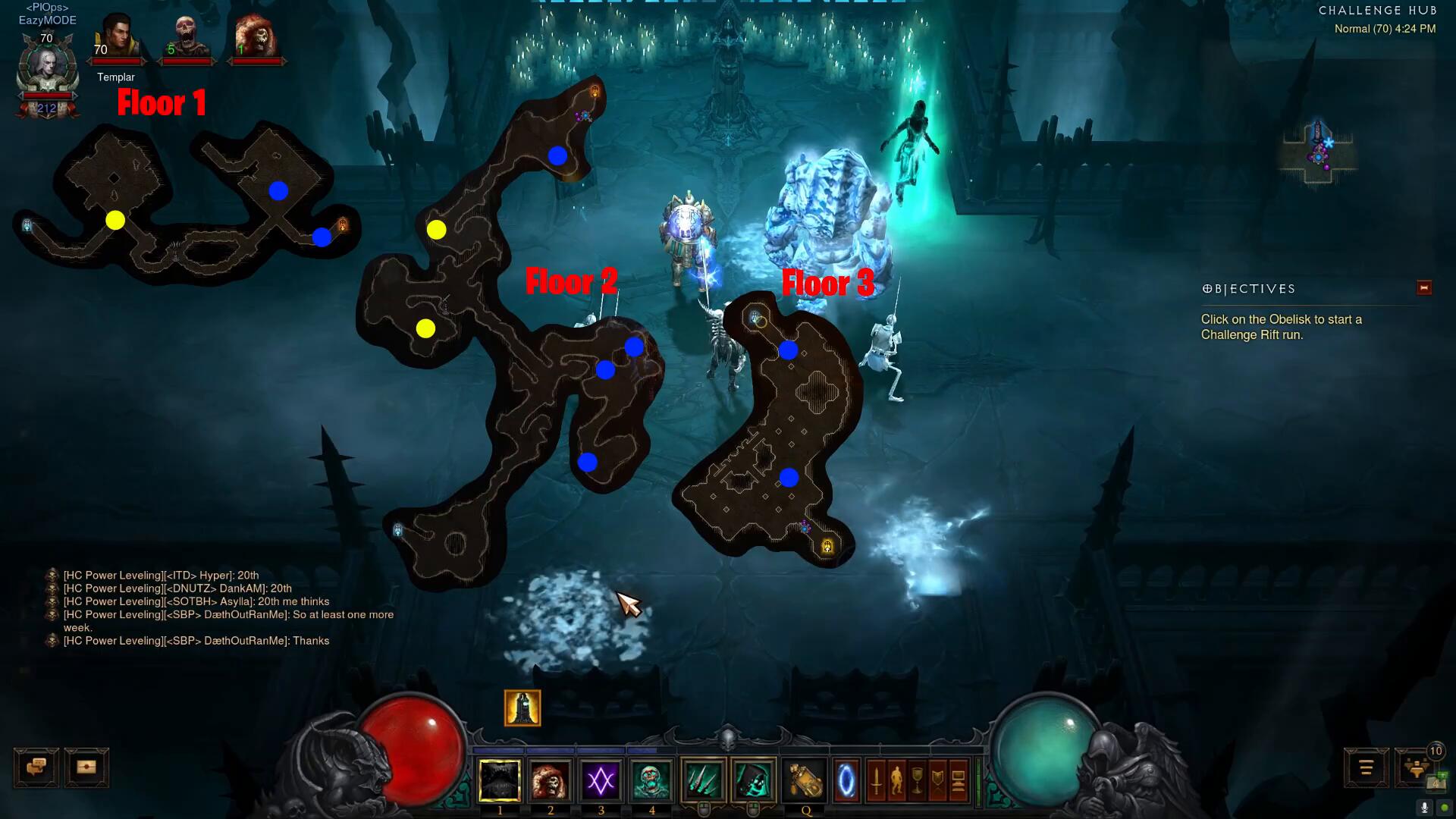Screen dimensions: 1456x819
Task: Activate the dark jaws skill in slot 1
Action: point(500,780)
